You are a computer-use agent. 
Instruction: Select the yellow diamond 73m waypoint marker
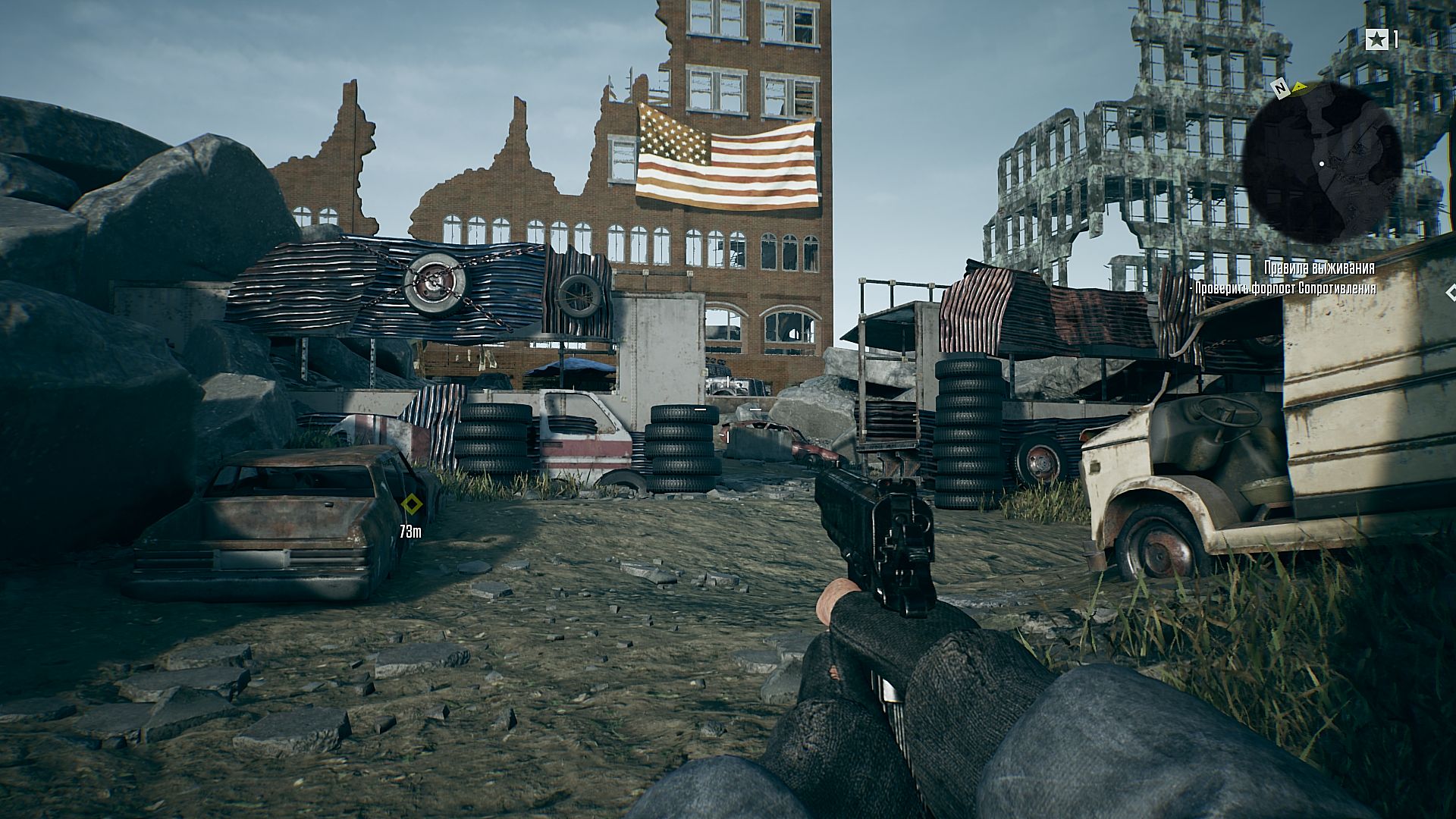(x=411, y=505)
